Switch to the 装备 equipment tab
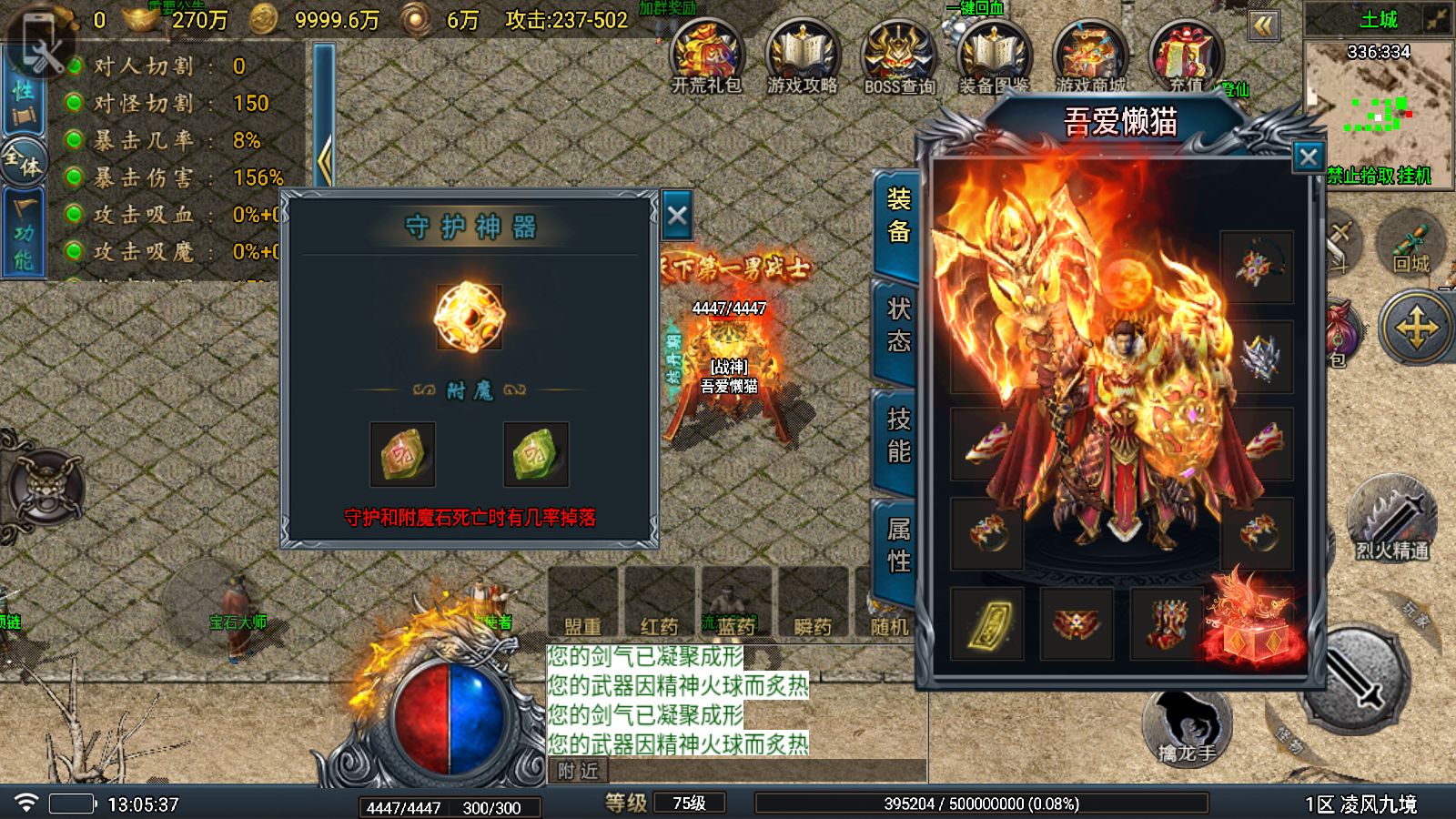Viewport: 1456px width, 819px height. coord(897,217)
